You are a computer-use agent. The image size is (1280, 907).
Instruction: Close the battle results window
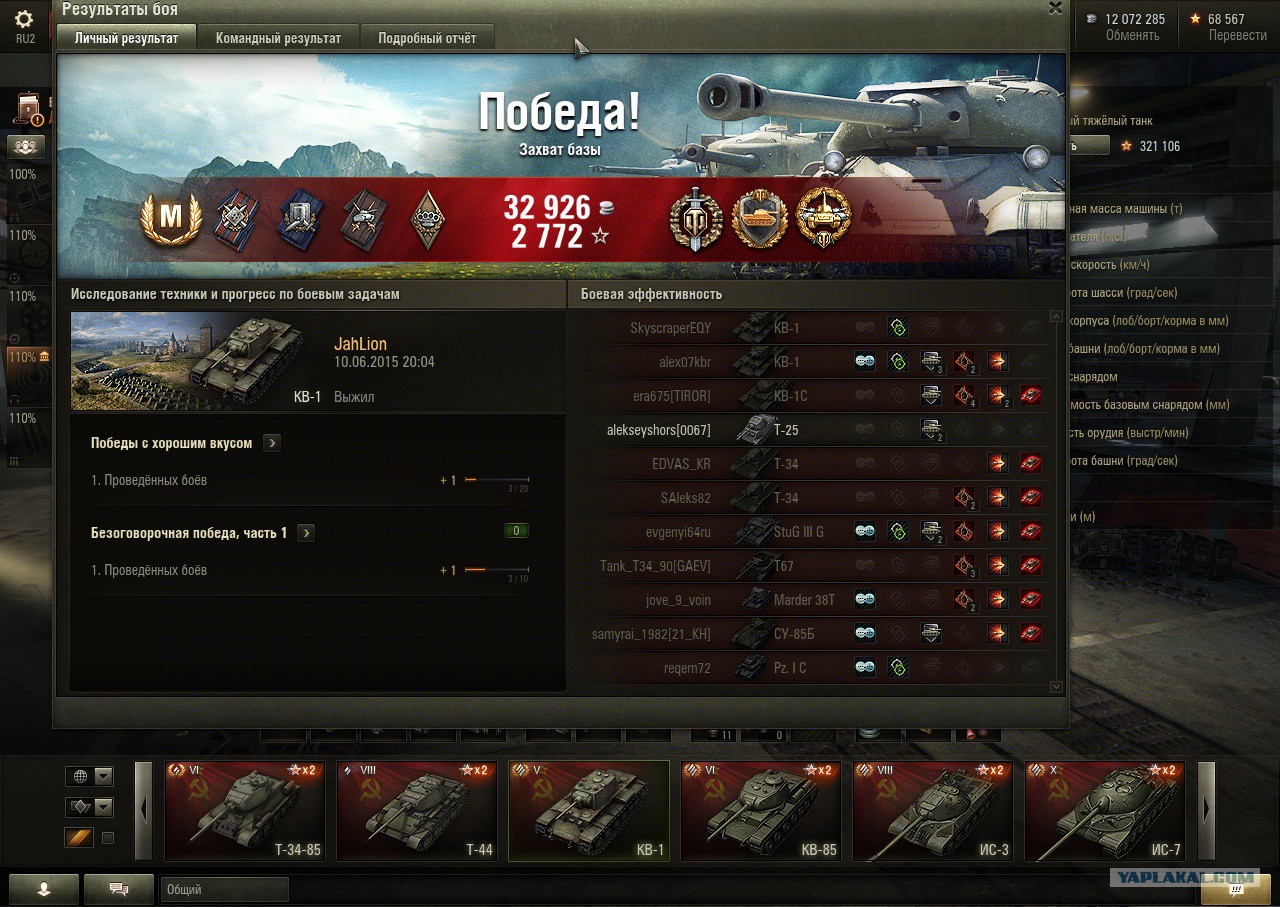point(1055,8)
